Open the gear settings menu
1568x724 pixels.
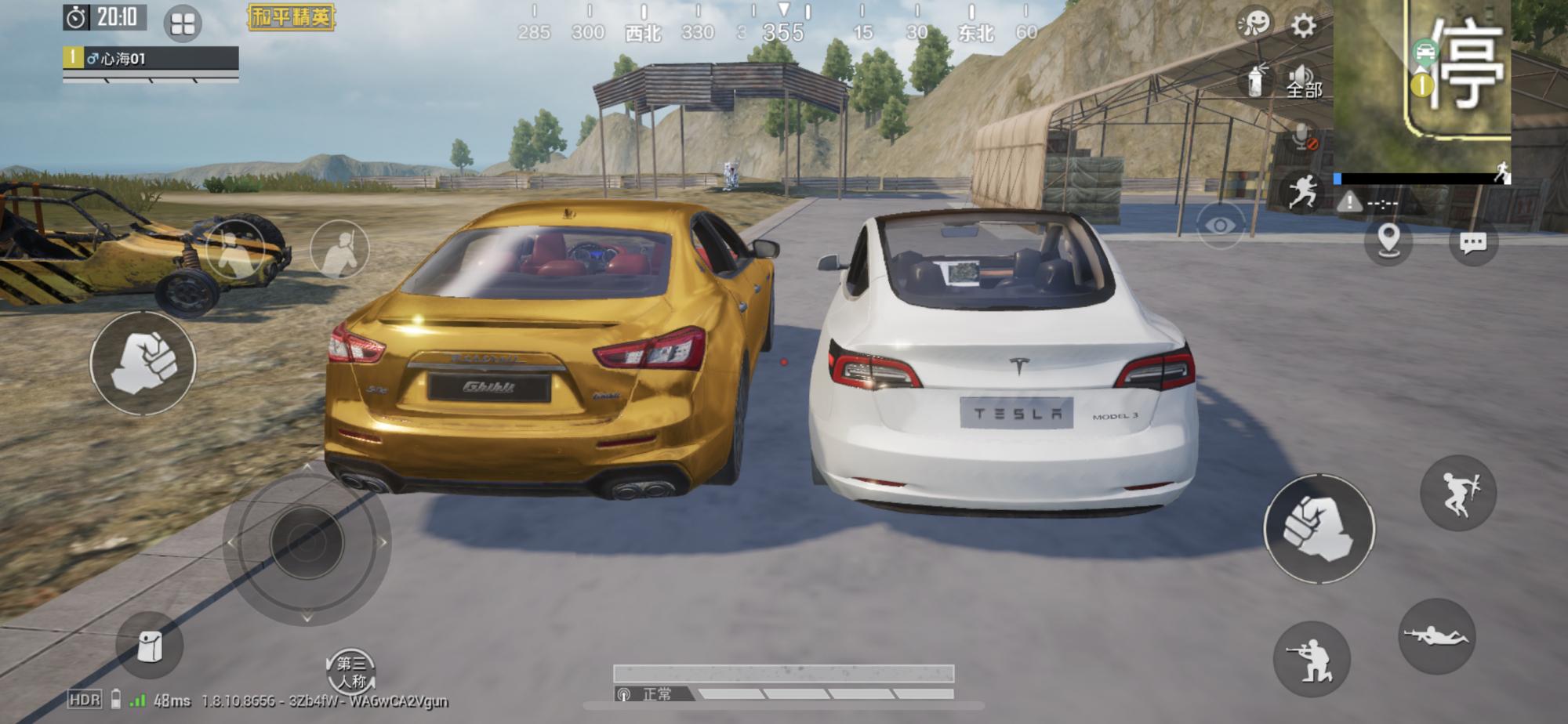(x=1303, y=26)
